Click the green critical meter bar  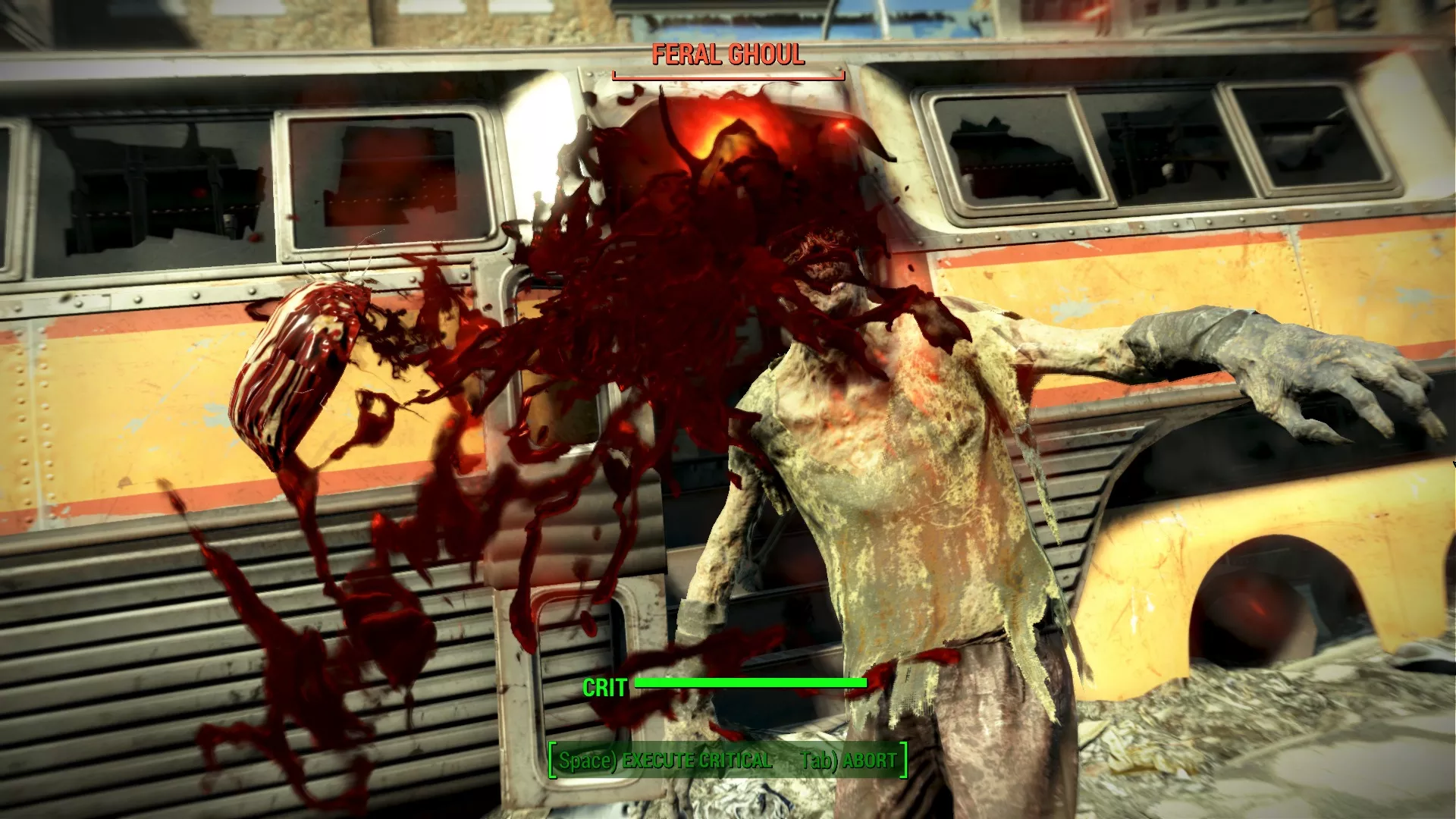(751, 683)
